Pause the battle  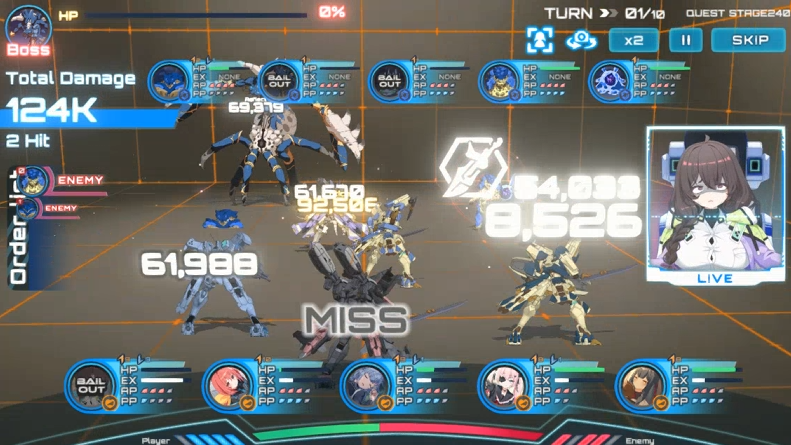point(685,40)
